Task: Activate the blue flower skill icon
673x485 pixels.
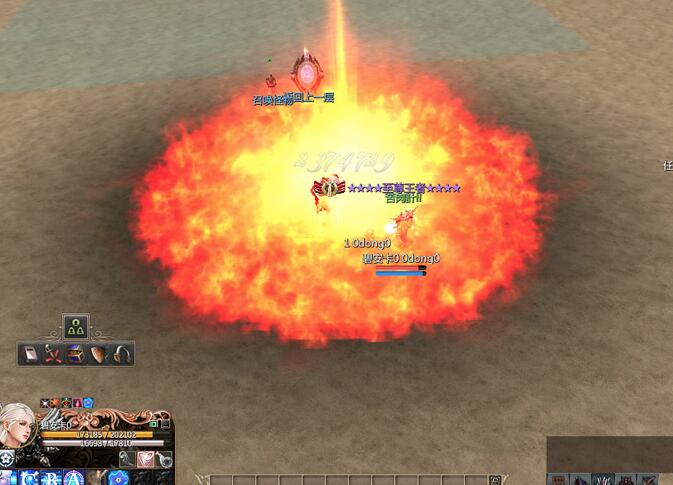Action: coord(117,478)
